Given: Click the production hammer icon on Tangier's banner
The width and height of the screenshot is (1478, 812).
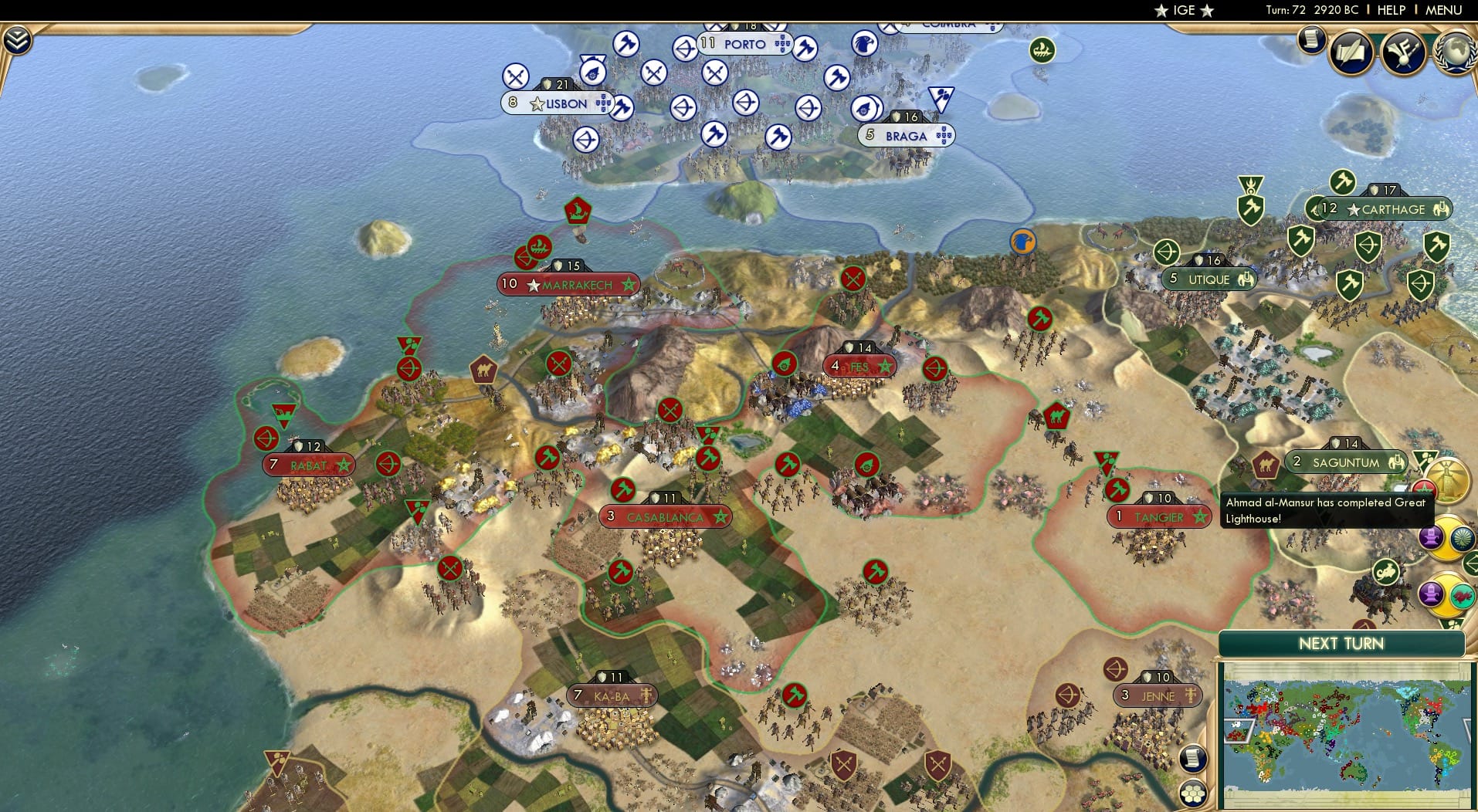Looking at the screenshot, I should point(1118,489).
